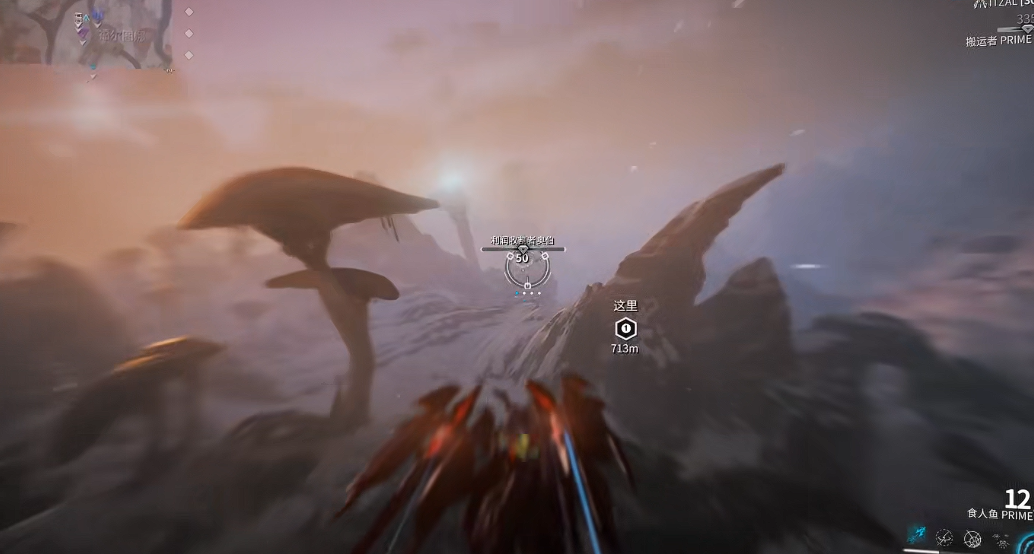Viewport: 1034px width, 554px height.
Task: Click the minimap in the corner
Action: pos(86,32)
